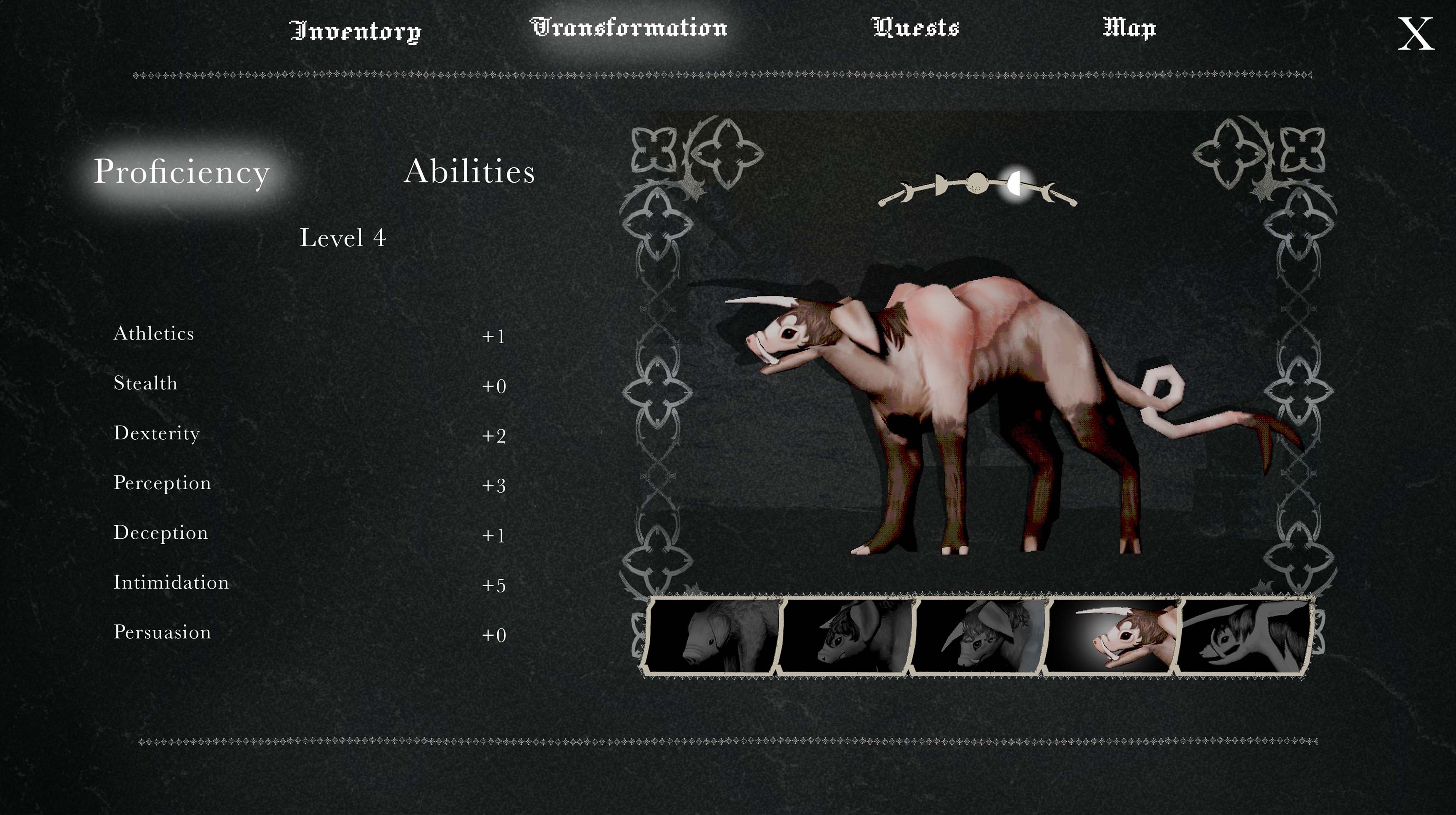The width and height of the screenshot is (1456, 815).
Task: View the Abilities section
Action: click(469, 171)
